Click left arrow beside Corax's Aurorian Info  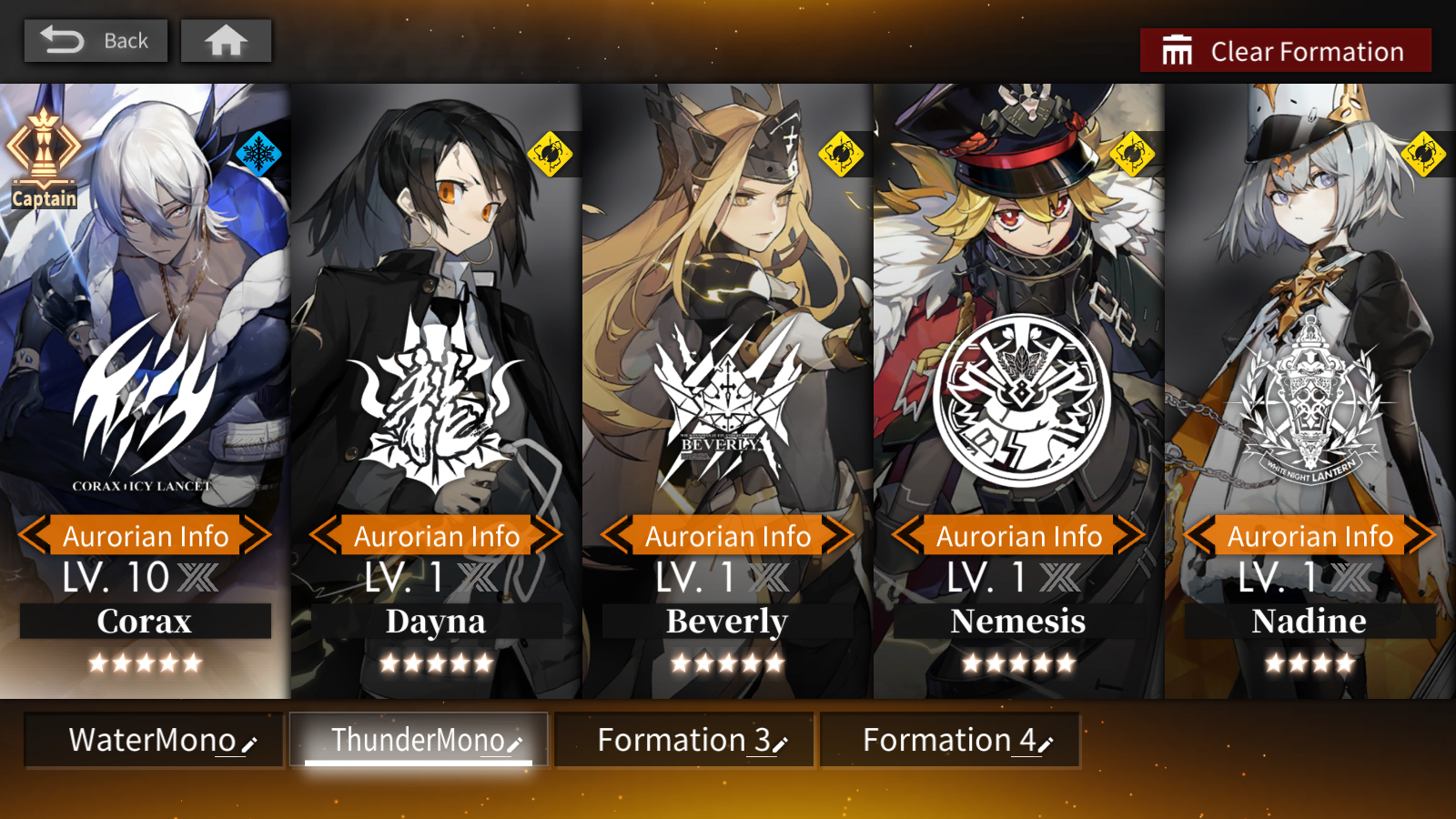point(33,536)
